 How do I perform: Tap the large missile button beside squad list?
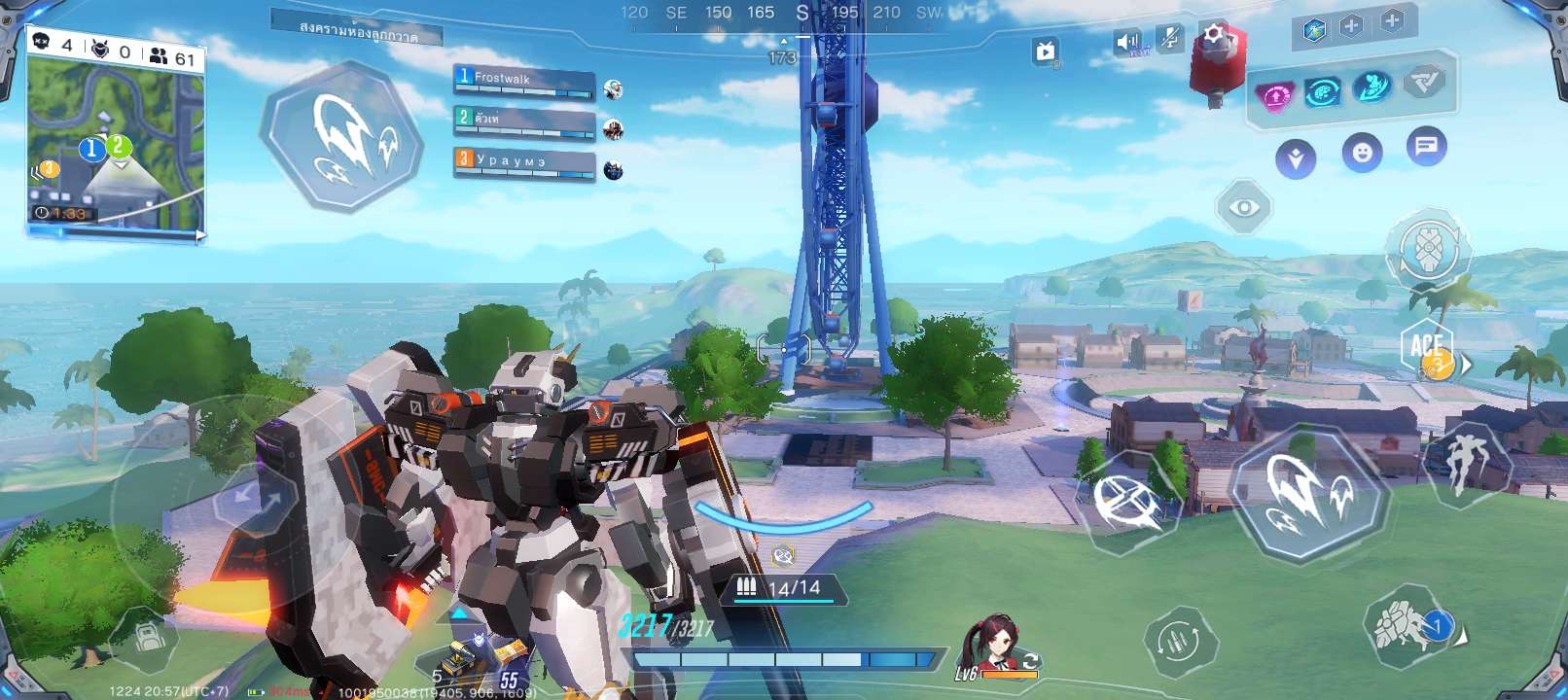(x=342, y=138)
